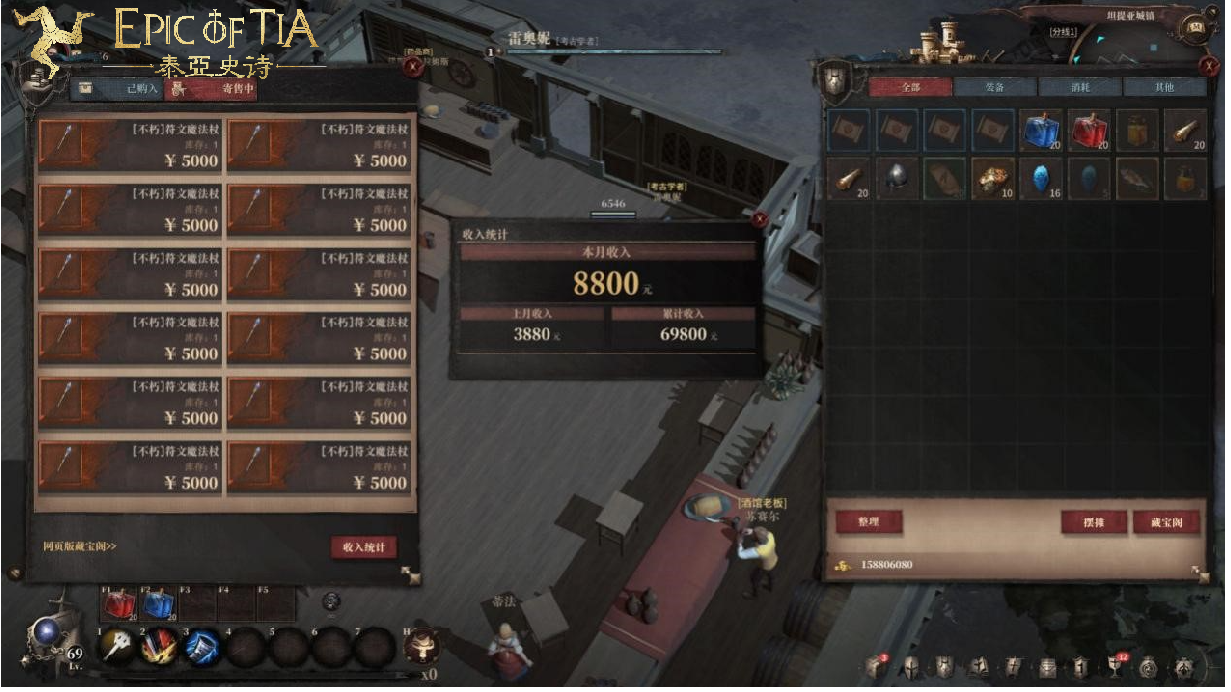Activate the lightning strike skill in slot 2
The width and height of the screenshot is (1231, 692).
159,646
